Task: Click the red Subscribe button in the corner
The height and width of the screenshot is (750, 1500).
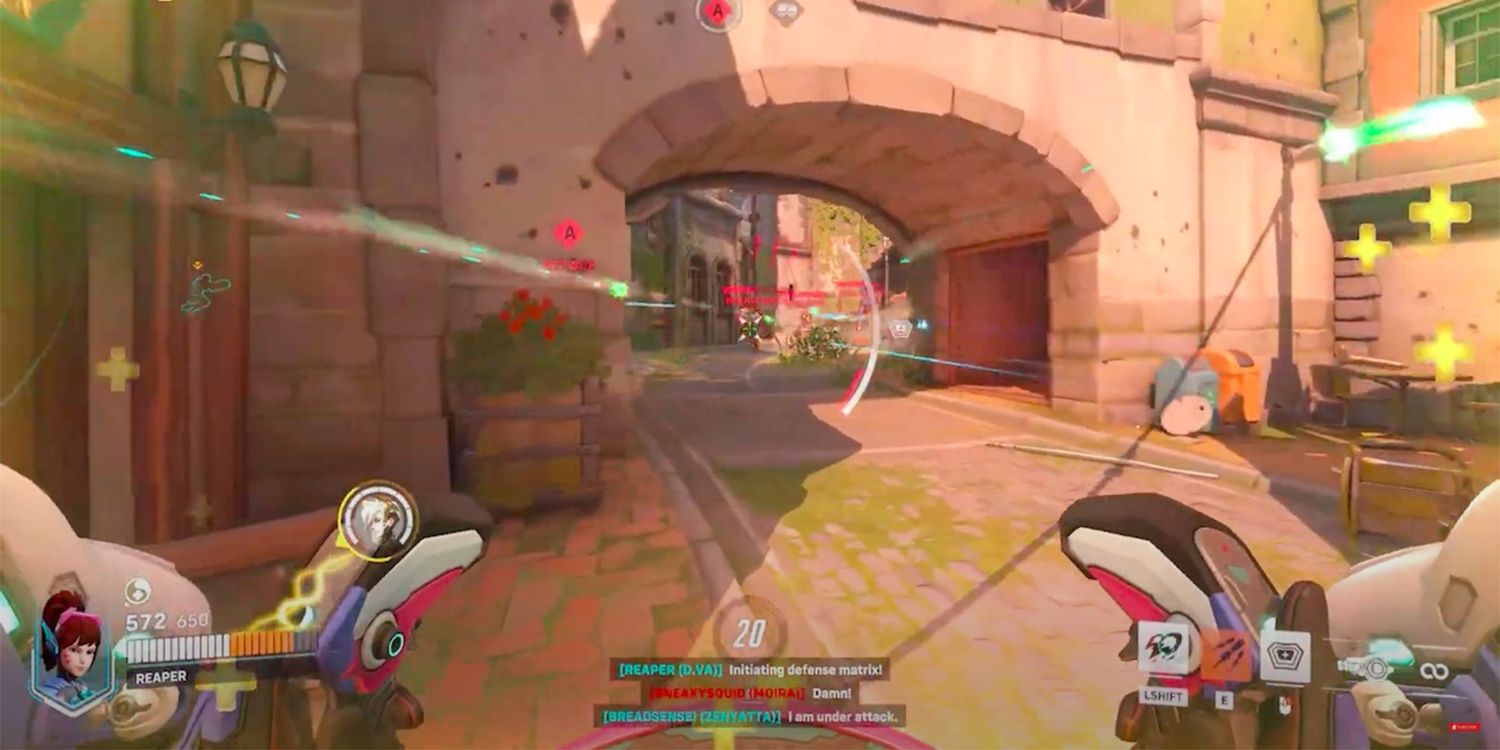Action: tap(1466, 726)
